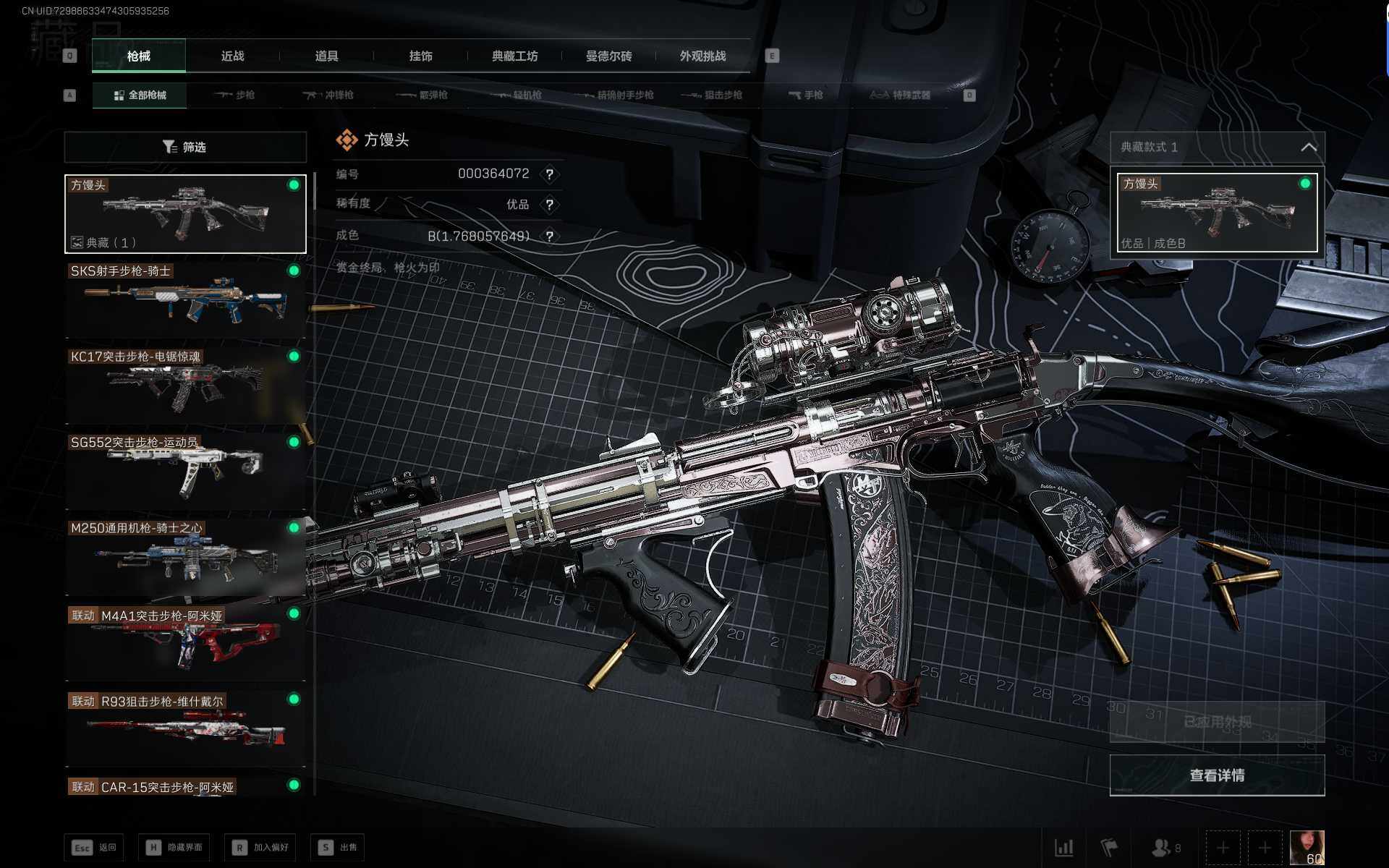1389x868 pixels.
Task: Select the M250通用机枪-骑士之心 skin
Action: coord(185,557)
